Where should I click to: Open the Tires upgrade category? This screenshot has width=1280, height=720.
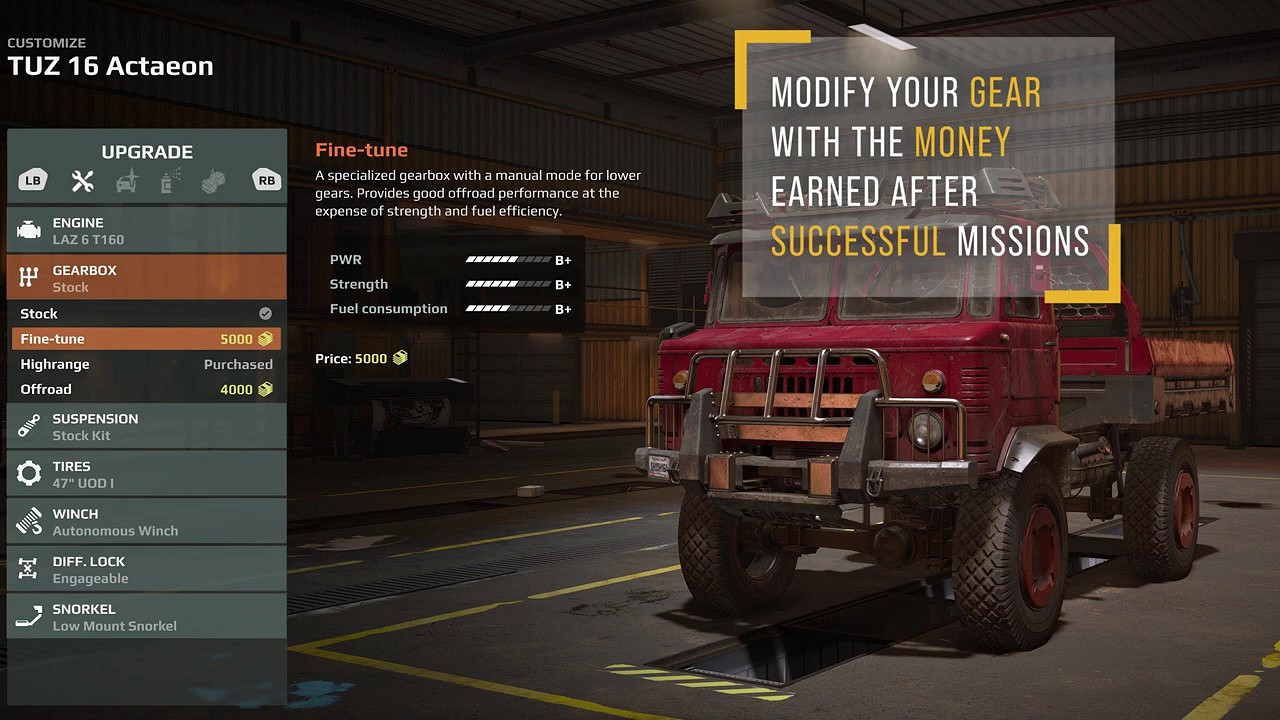tap(146, 474)
